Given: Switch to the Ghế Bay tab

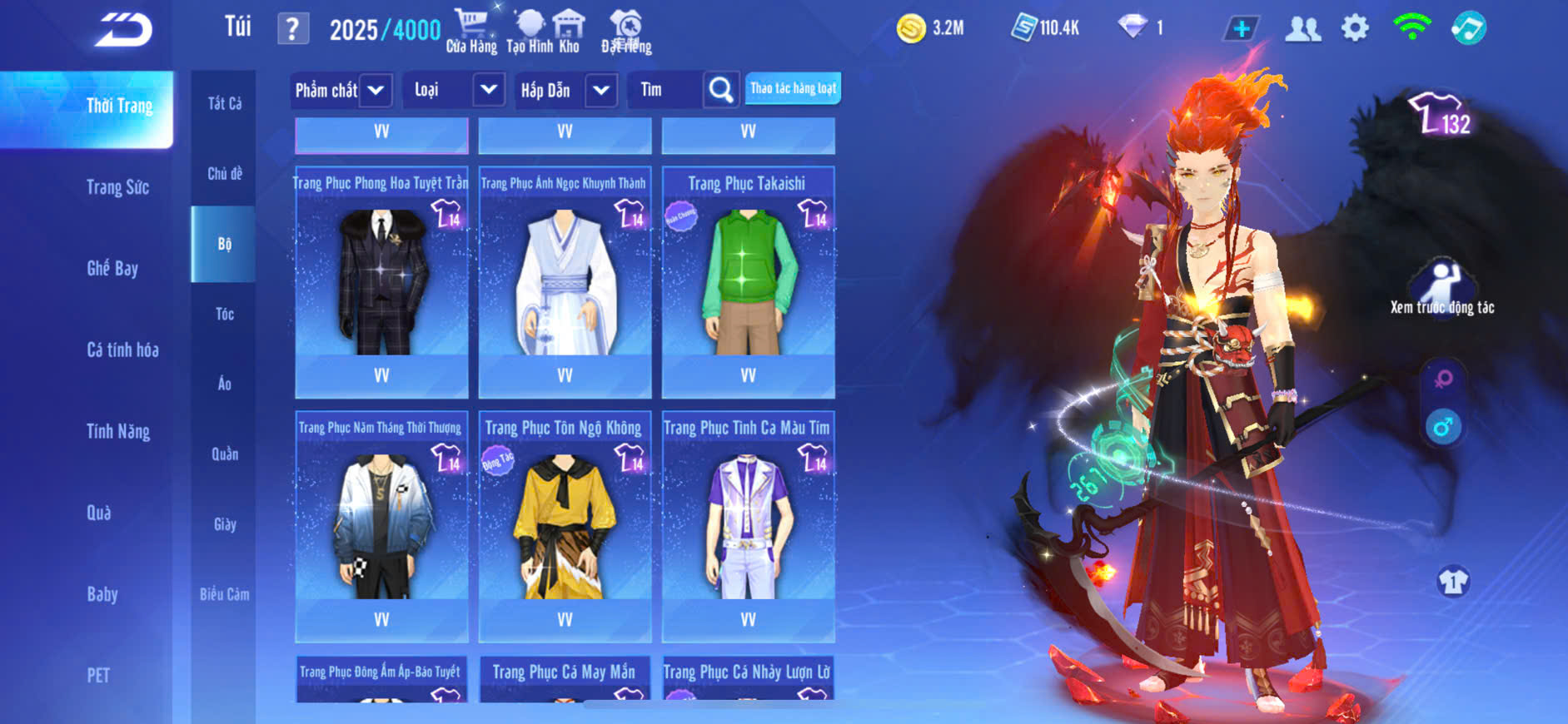Looking at the screenshot, I should click(x=112, y=268).
